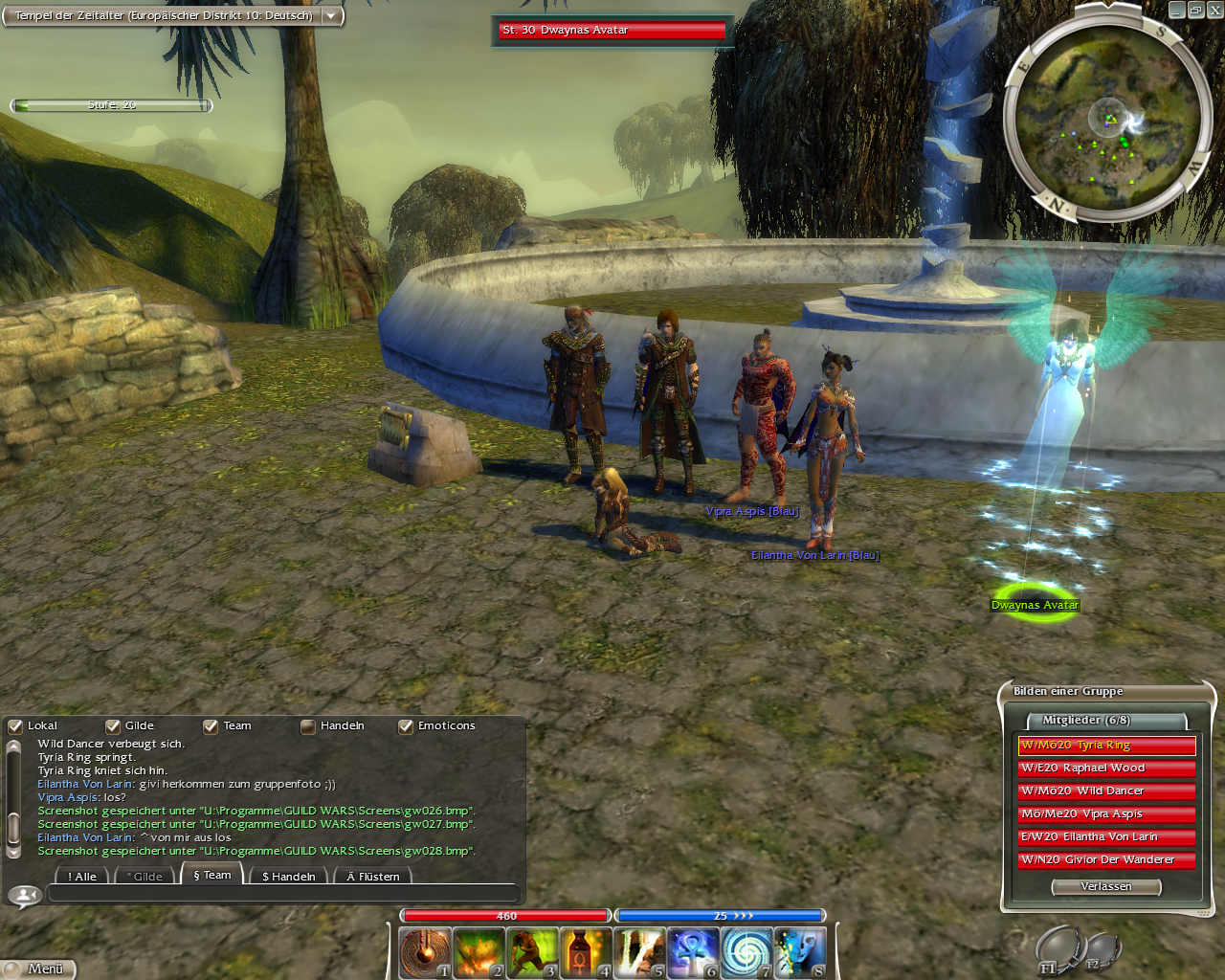1225x980 pixels.
Task: Toggle the Lokal chat filter checkbox
Action: (x=15, y=726)
